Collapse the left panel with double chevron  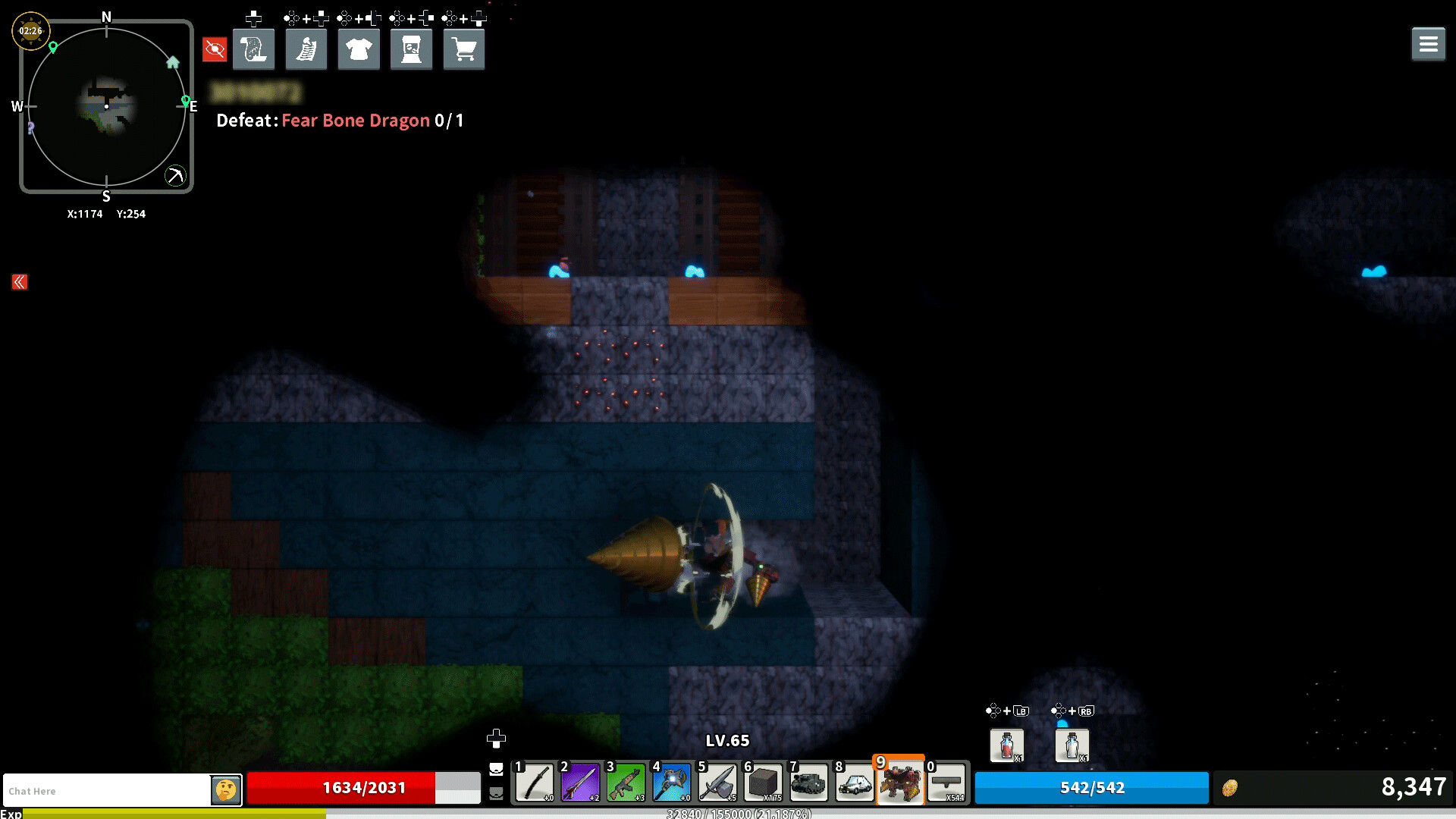[18, 281]
